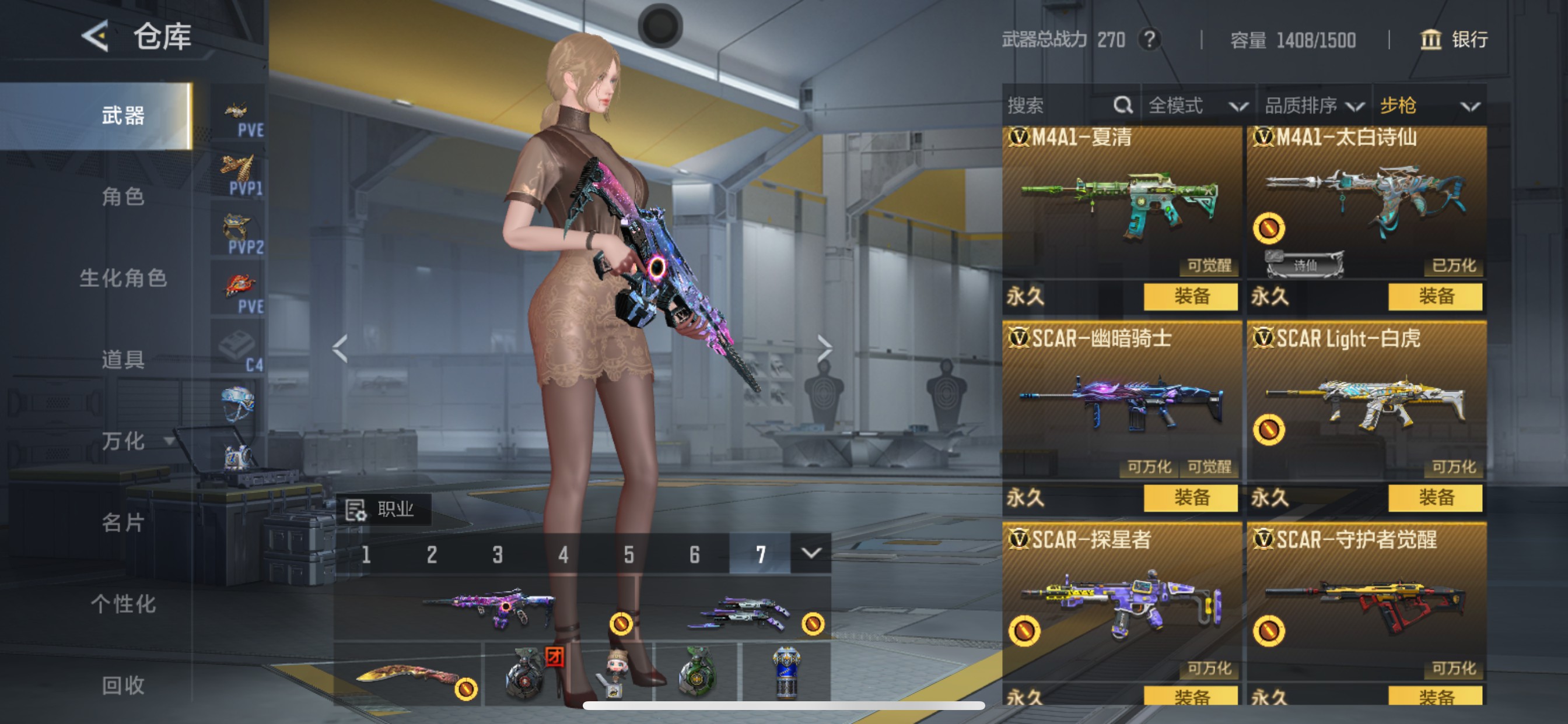The height and width of the screenshot is (724, 1568).
Task: Switch to the 个性化 section
Action: pos(123,604)
